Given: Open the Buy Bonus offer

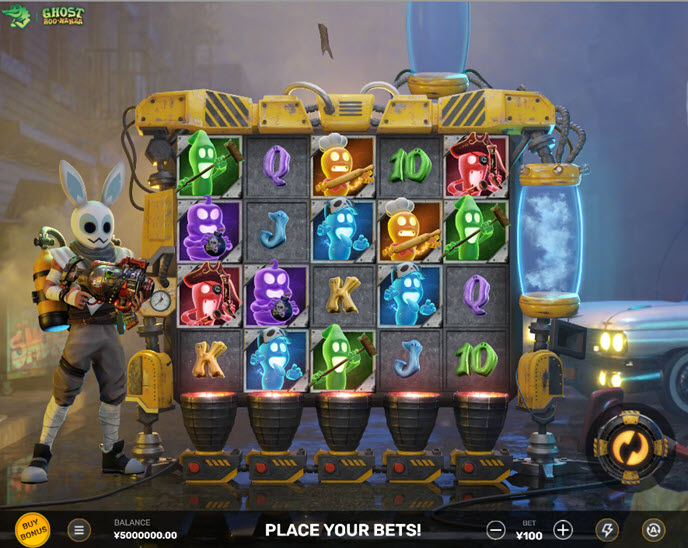Looking at the screenshot, I should (33, 529).
